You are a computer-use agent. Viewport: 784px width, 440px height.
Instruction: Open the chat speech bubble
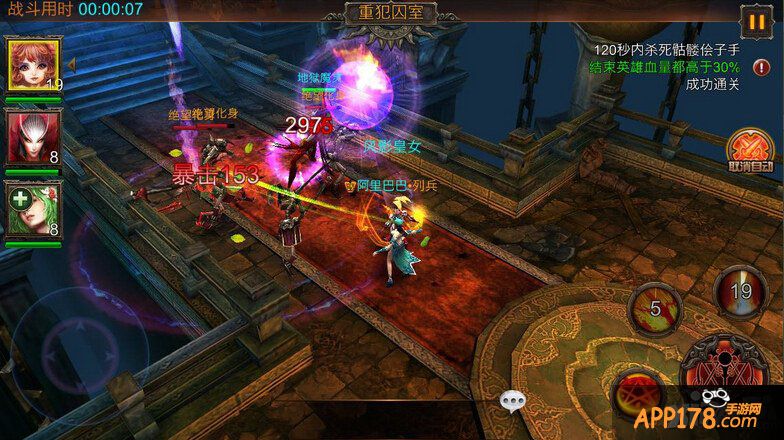coord(512,401)
